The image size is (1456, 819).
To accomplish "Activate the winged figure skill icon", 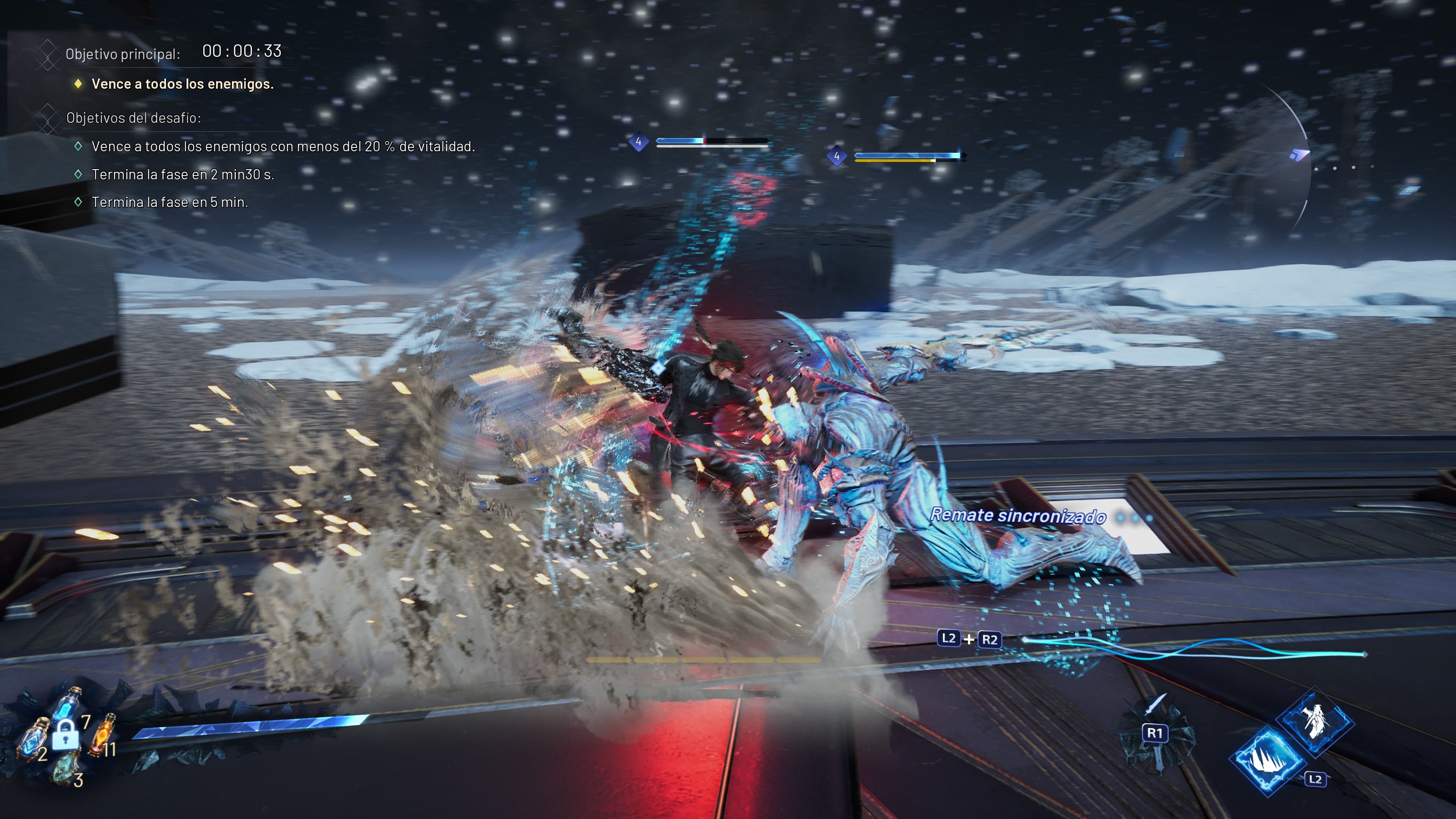I will tap(1315, 721).
